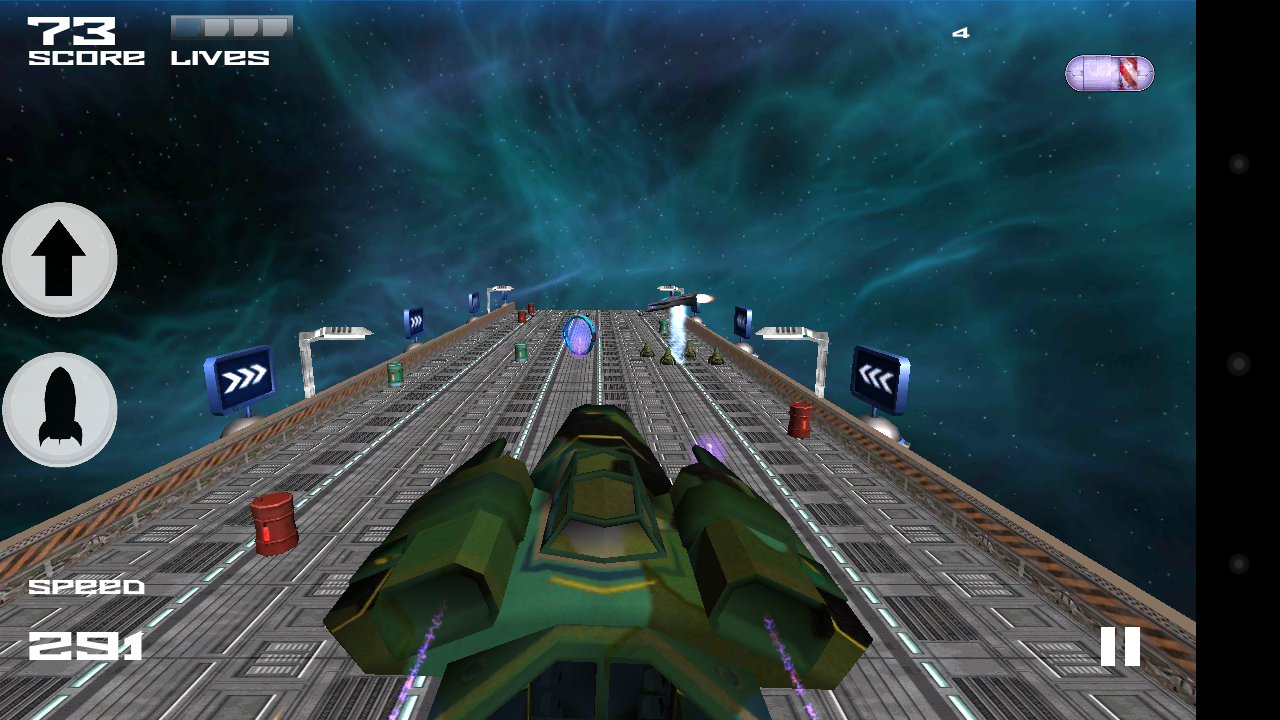1280x720 pixels.
Task: Tap the left-pointing chevron sign on the right
Action: click(x=881, y=380)
